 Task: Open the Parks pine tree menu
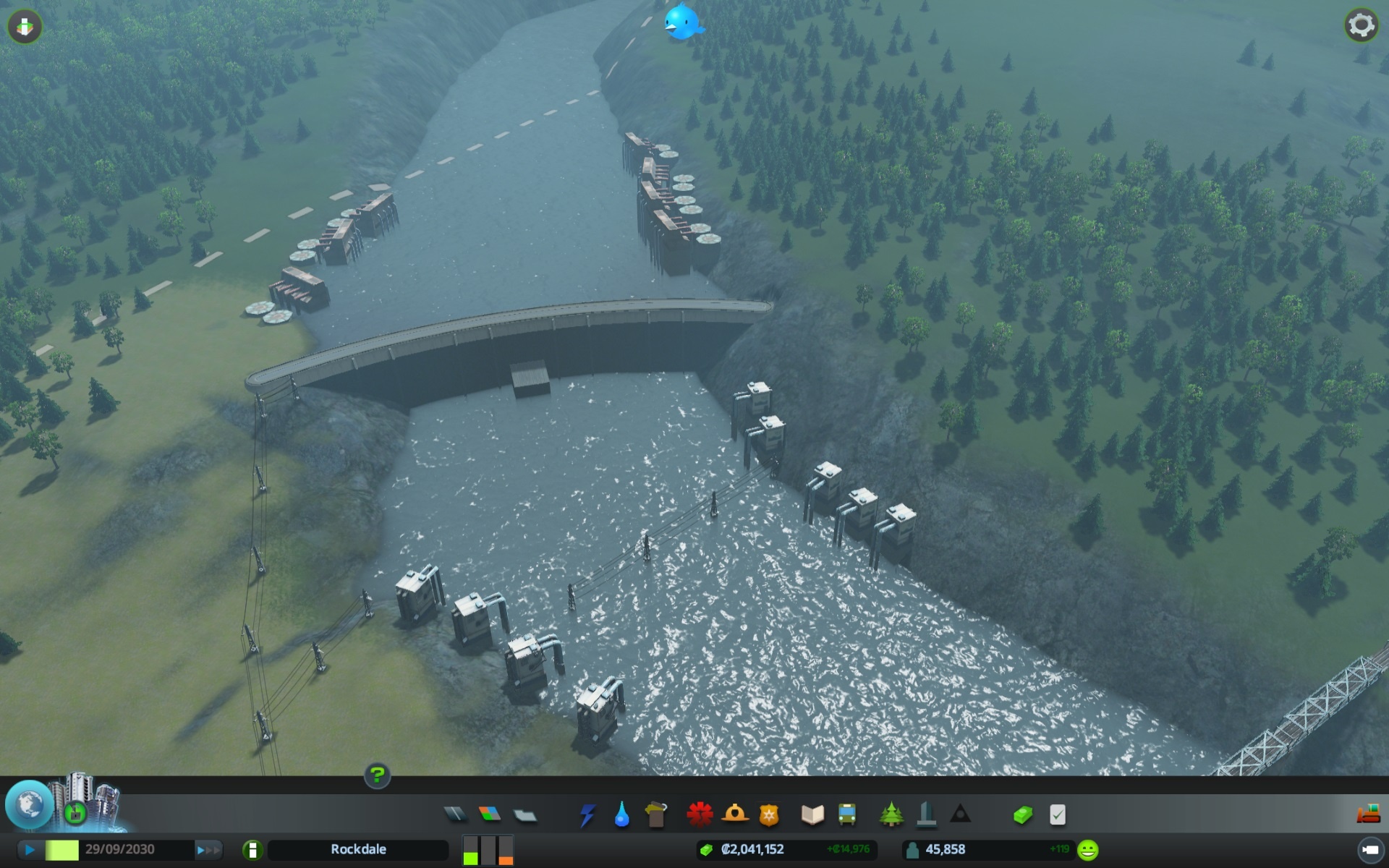point(891,815)
